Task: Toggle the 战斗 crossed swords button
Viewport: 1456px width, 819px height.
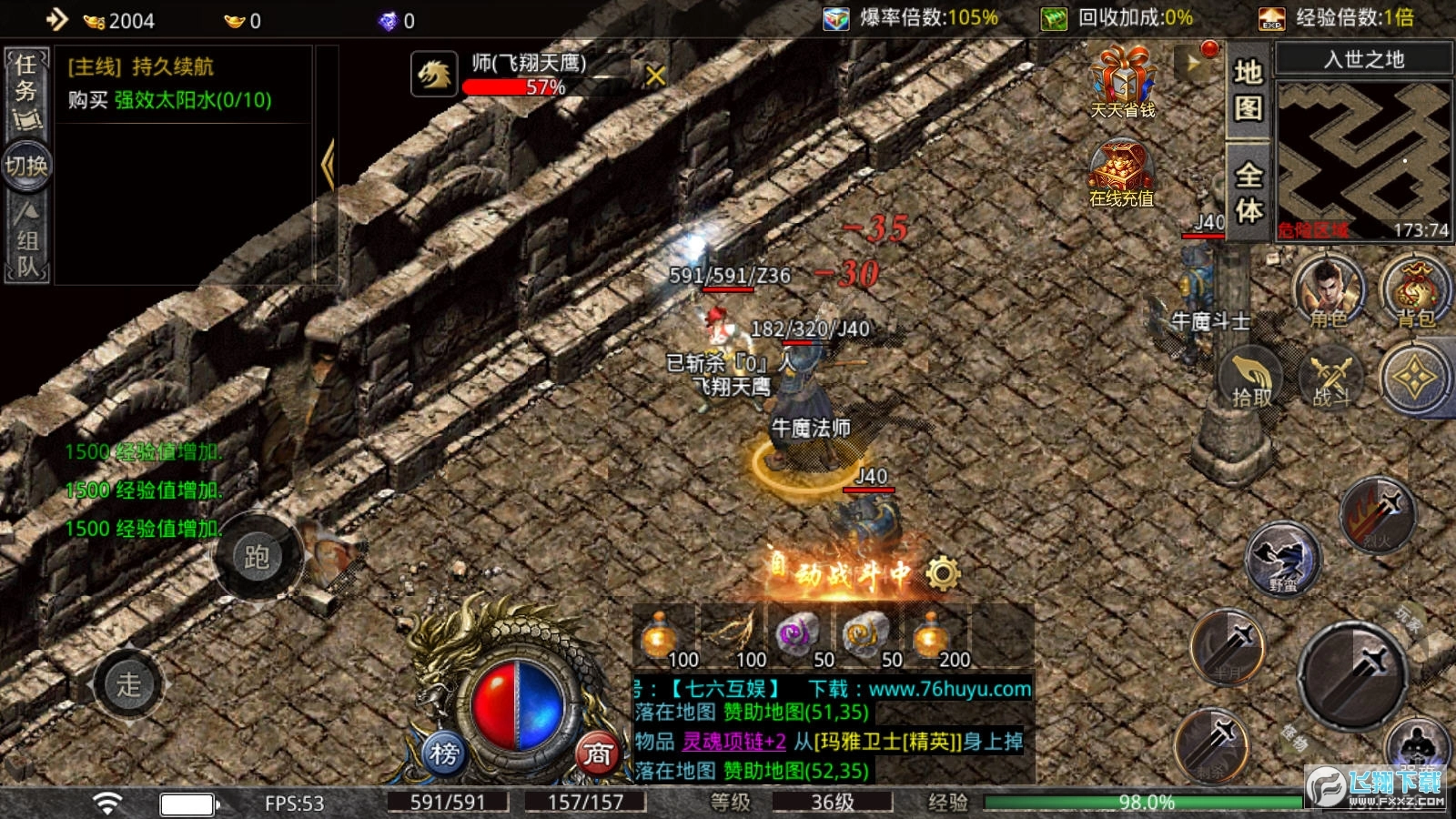Action: [1331, 377]
